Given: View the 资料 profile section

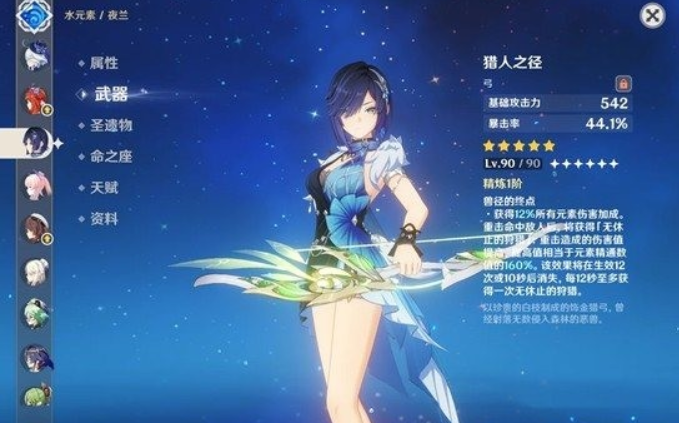Looking at the screenshot, I should (x=103, y=218).
